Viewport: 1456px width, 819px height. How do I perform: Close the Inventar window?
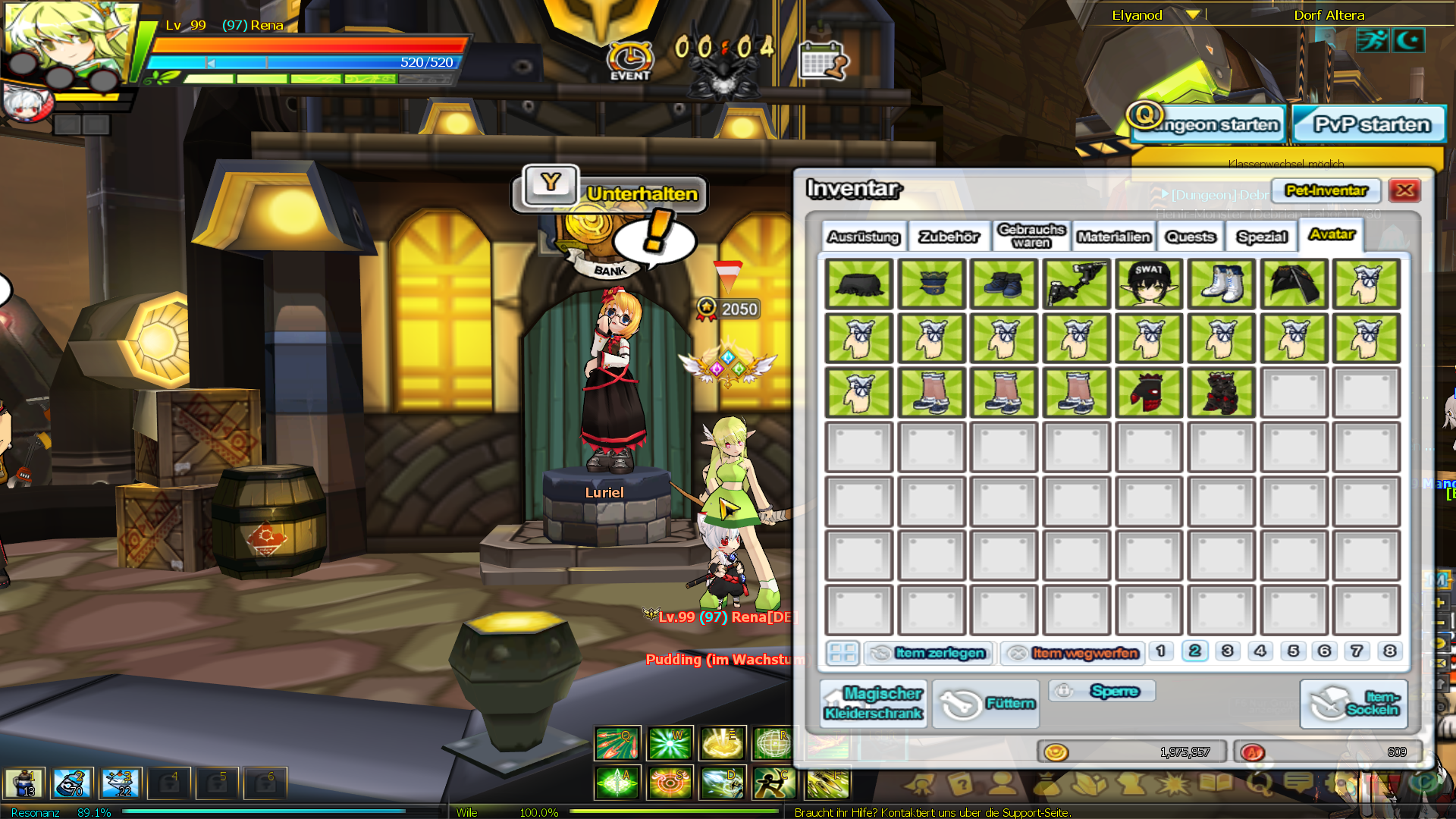coord(1404,190)
